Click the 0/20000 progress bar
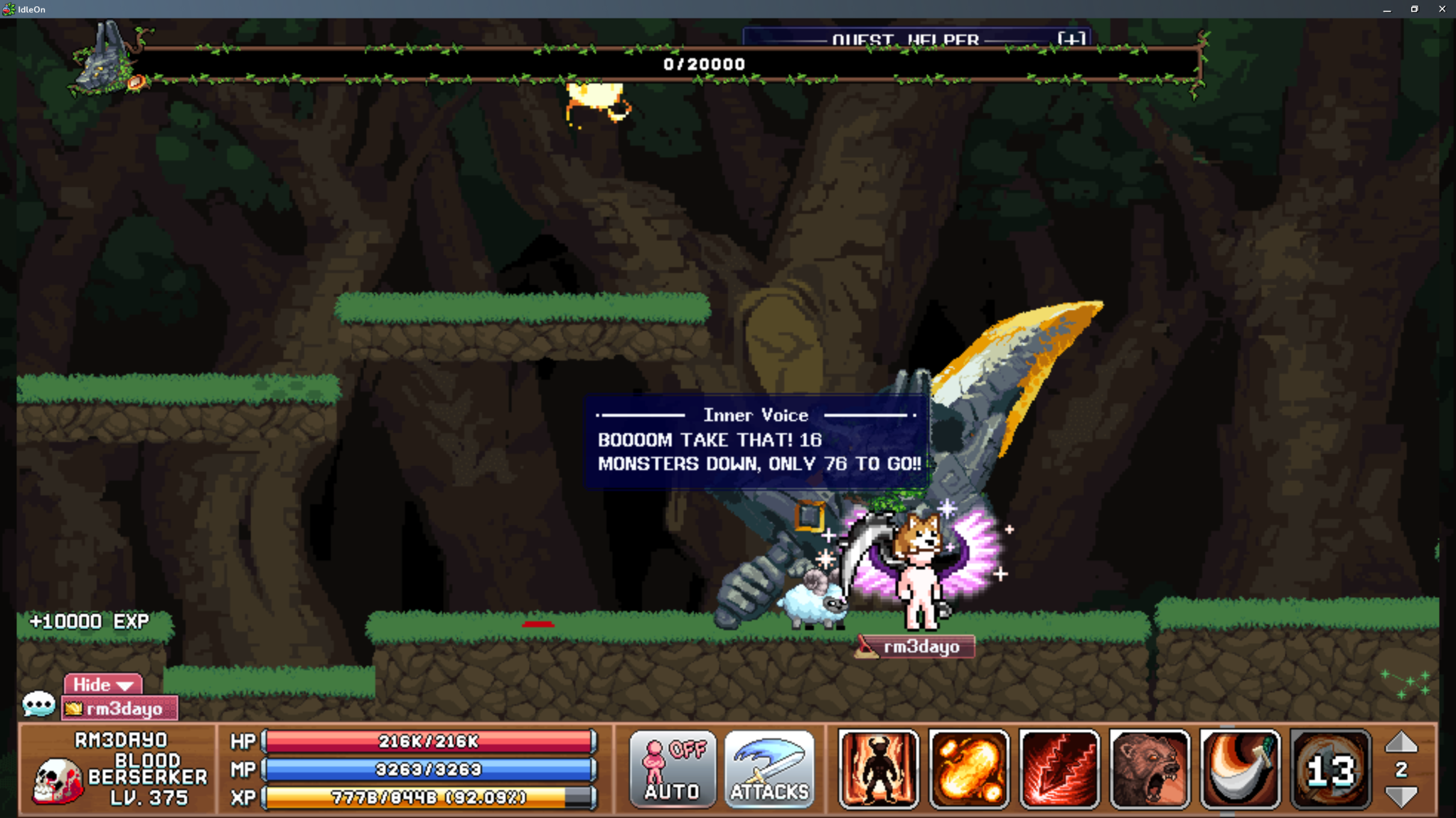 704,64
